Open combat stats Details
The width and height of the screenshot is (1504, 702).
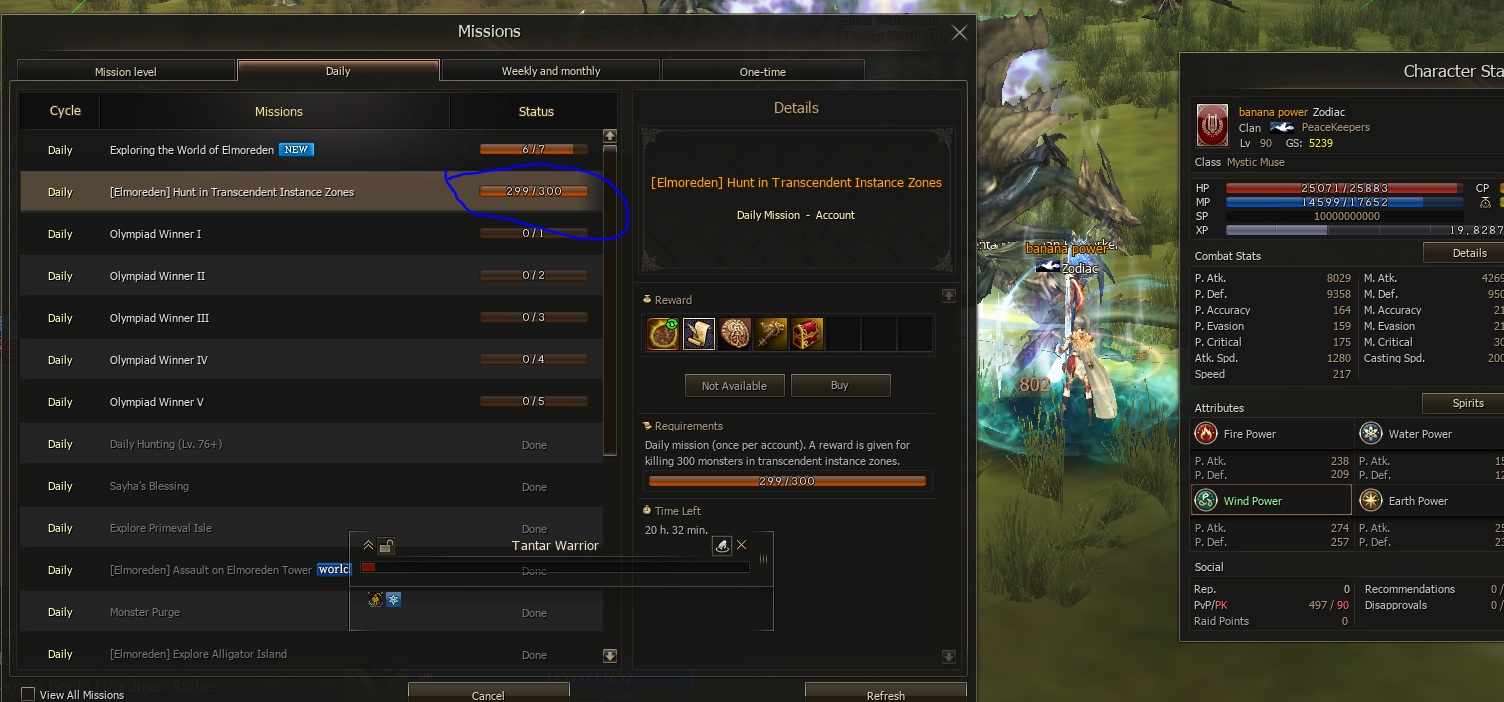tap(1468, 253)
